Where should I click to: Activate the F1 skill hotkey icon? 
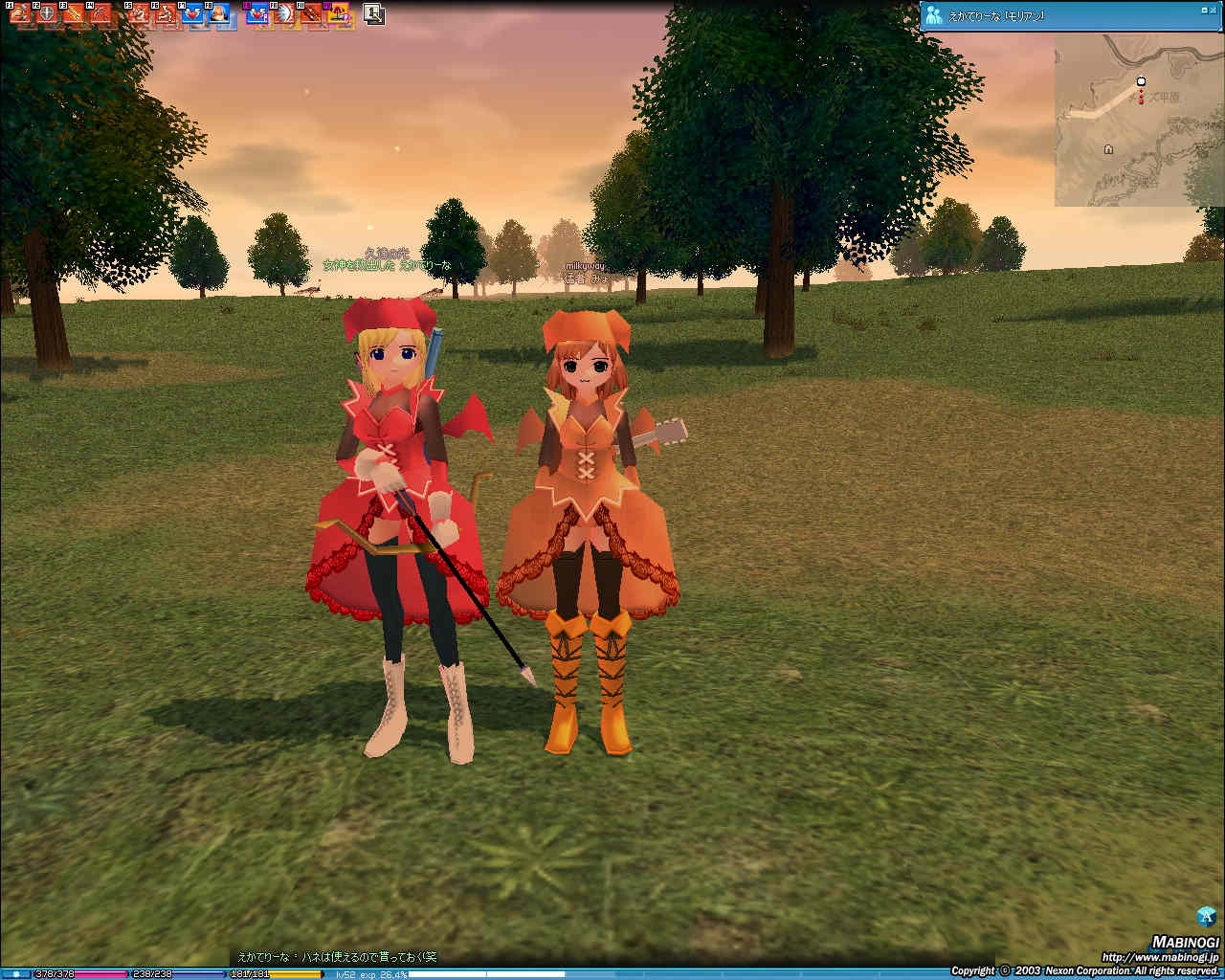19,13
